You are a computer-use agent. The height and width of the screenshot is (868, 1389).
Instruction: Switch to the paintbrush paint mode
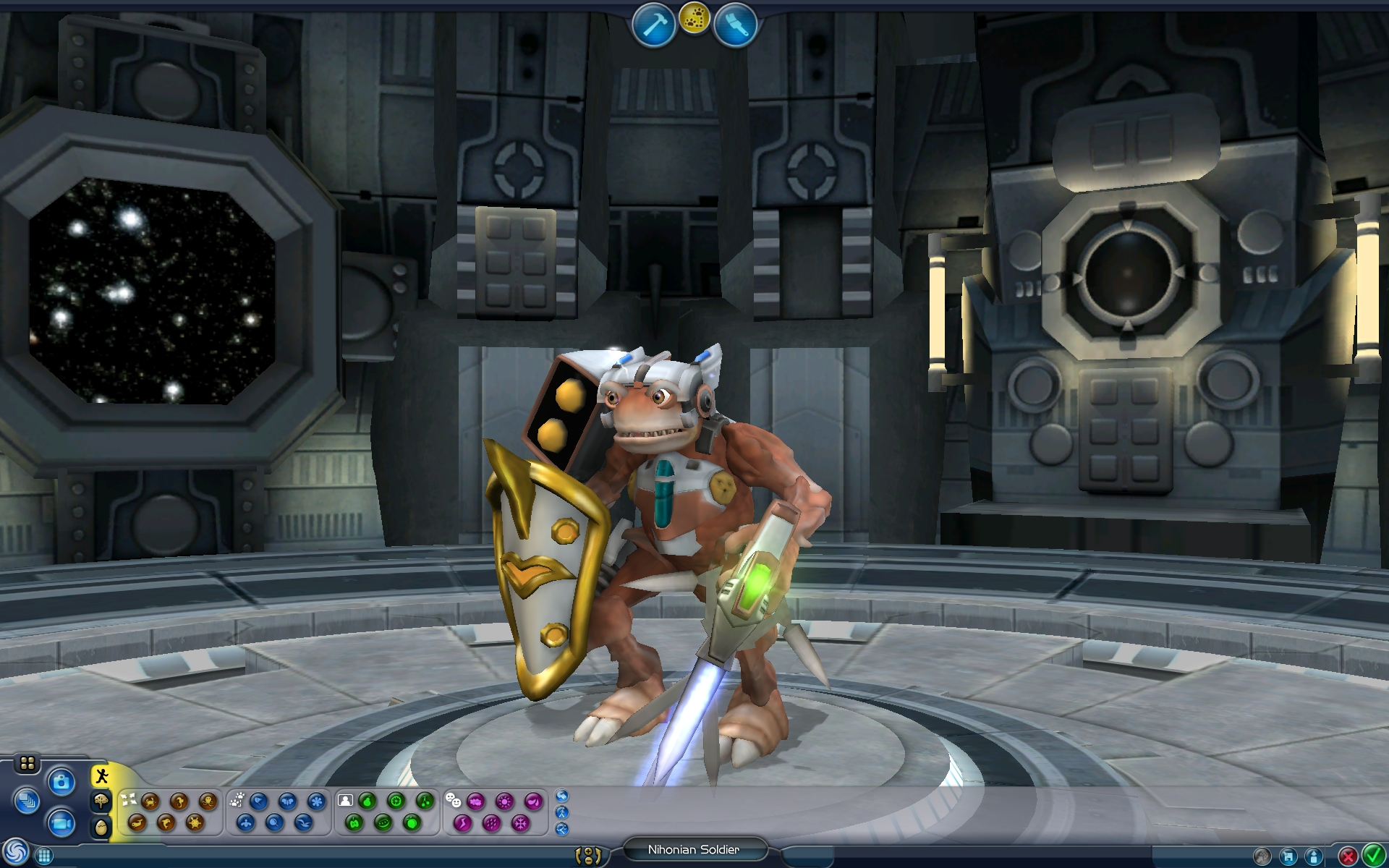pyautogui.click(x=735, y=25)
